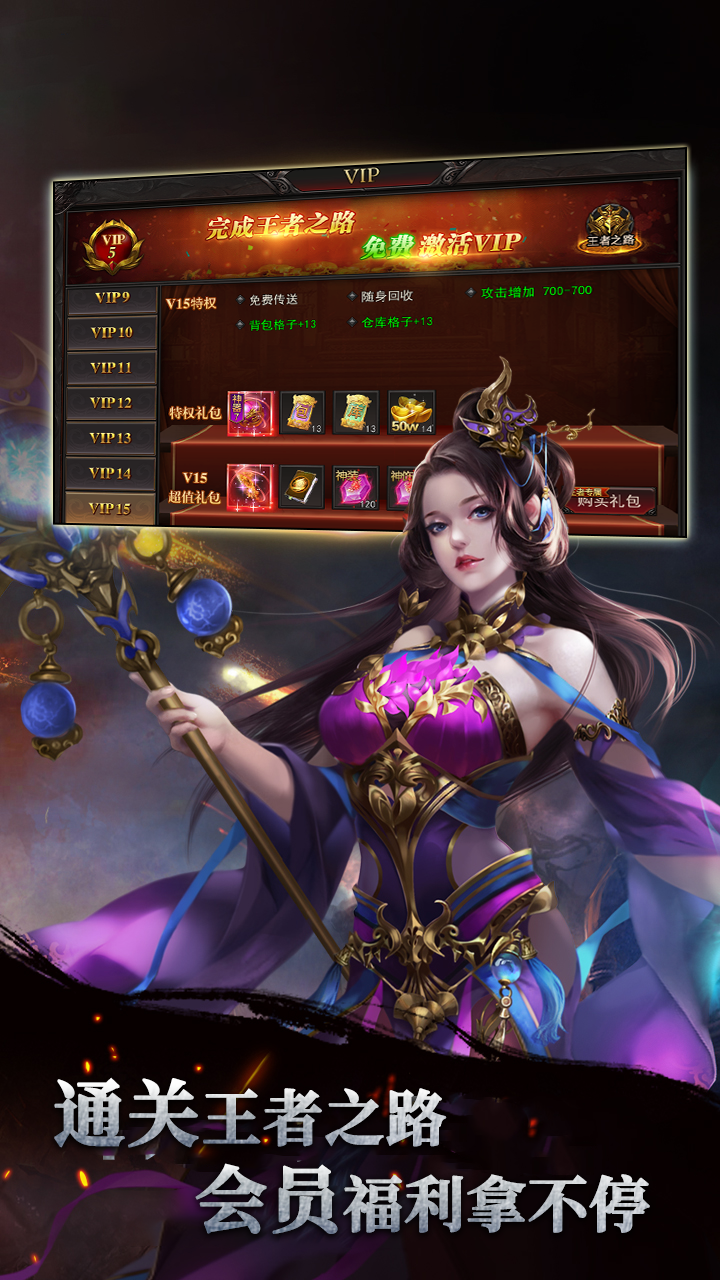The image size is (720, 1280).
Task: Select the gold ingot 50W reward
Action: pyautogui.click(x=411, y=413)
